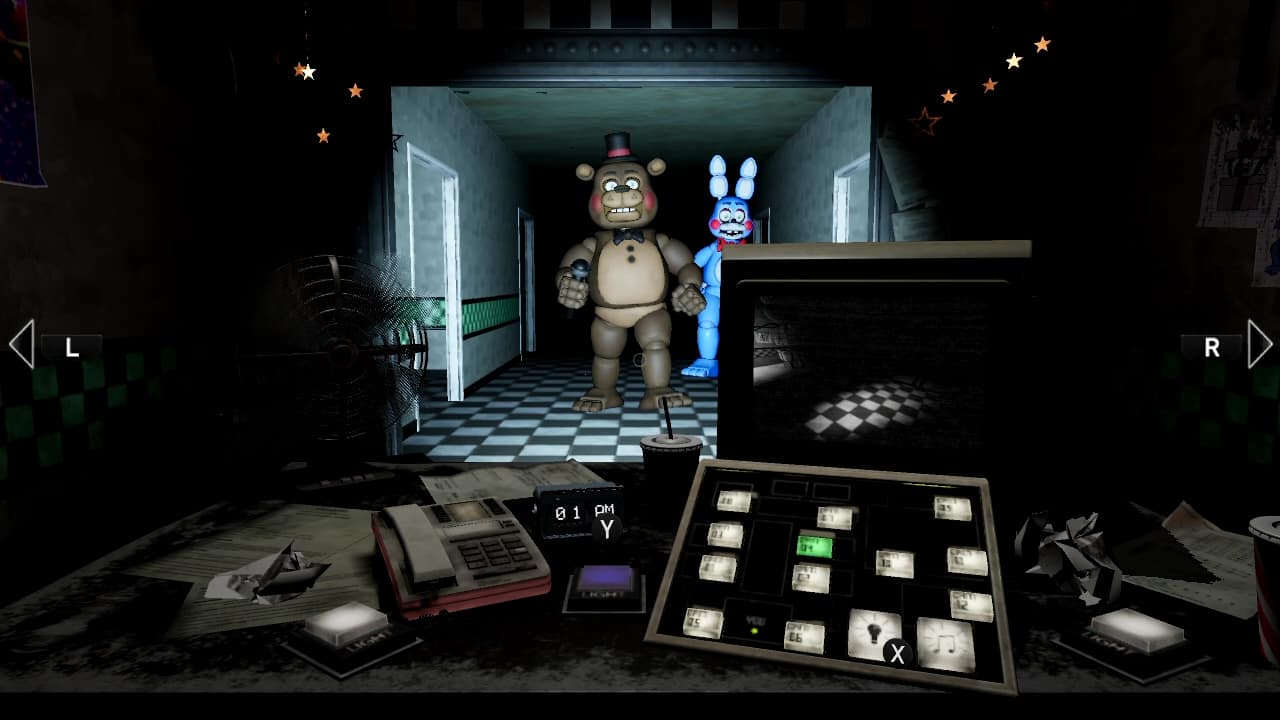The height and width of the screenshot is (720, 1280).
Task: Click the green YOU position dot
Action: coord(755,630)
